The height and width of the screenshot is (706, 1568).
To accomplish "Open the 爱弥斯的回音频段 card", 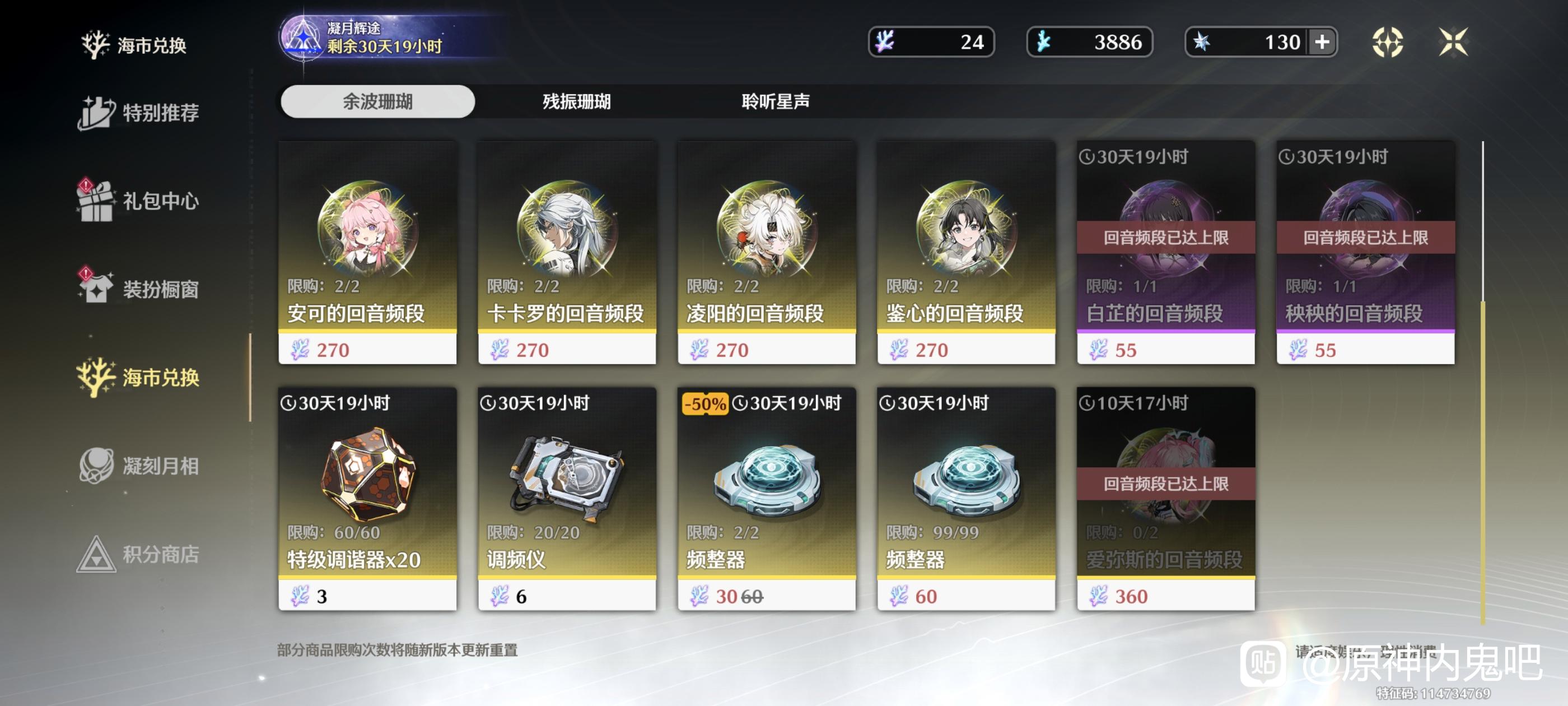I will pyautogui.click(x=1166, y=499).
